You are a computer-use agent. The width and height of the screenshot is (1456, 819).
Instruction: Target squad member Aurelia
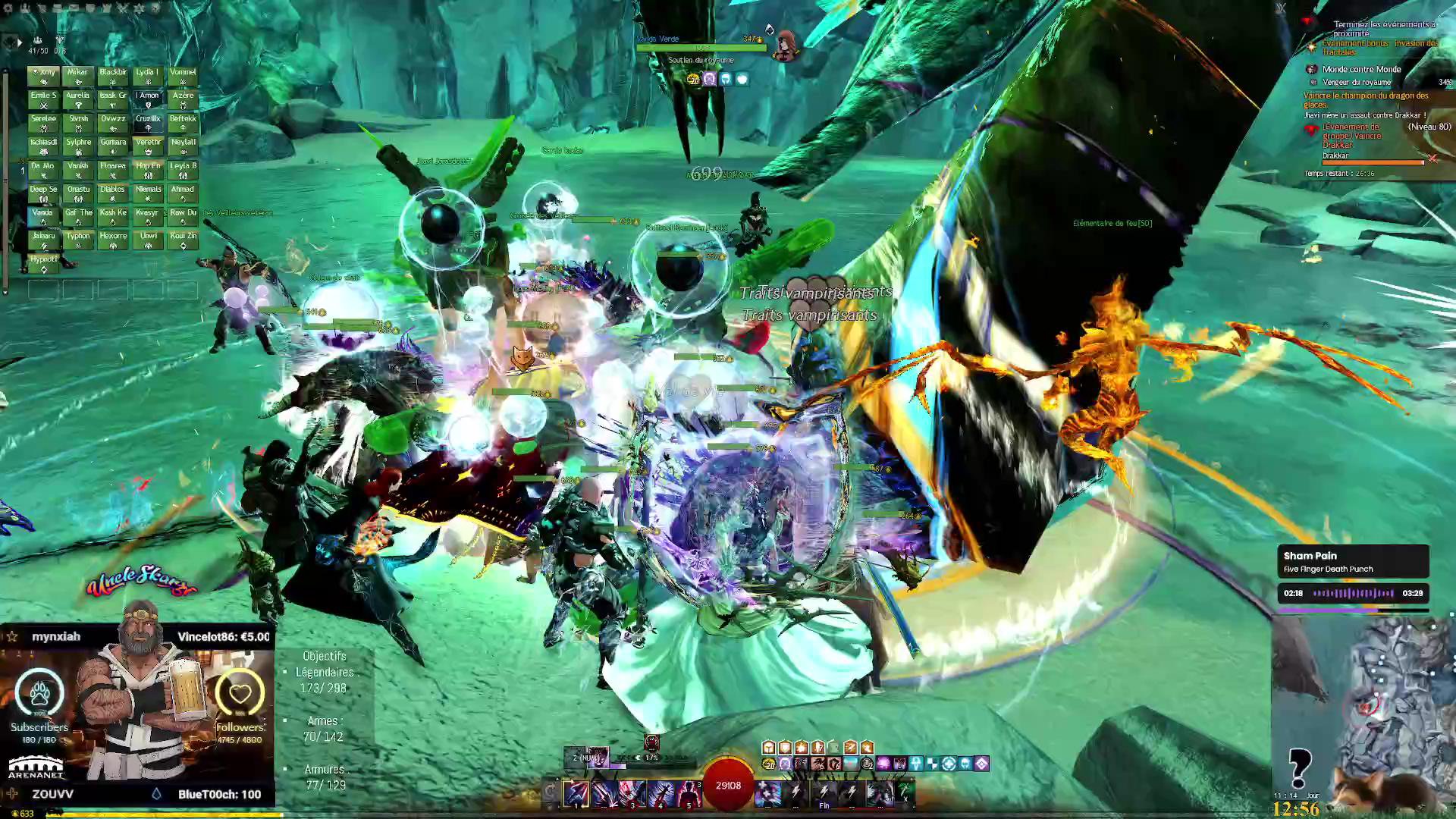[x=78, y=99]
